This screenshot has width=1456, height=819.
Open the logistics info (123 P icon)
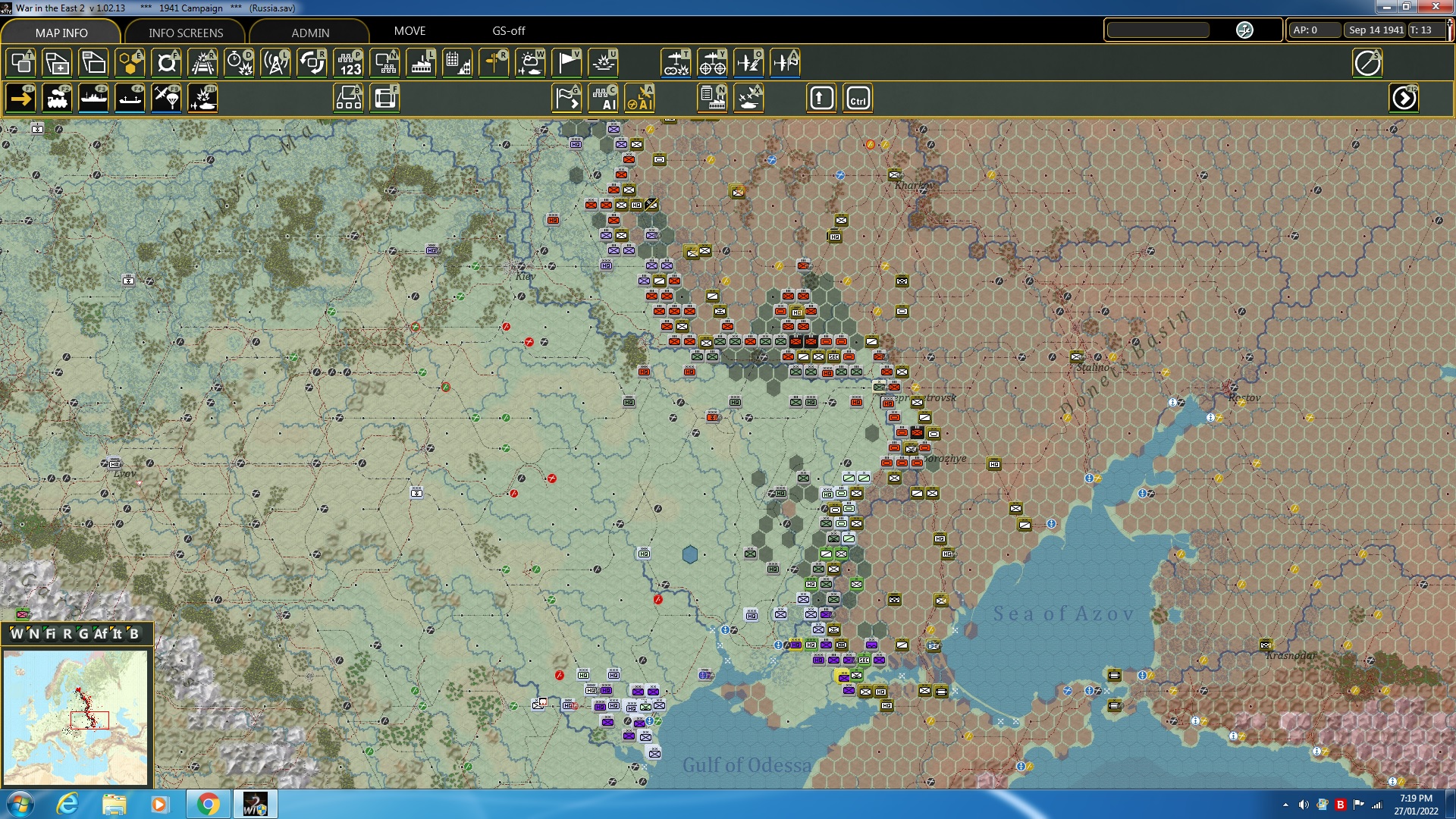tap(348, 63)
